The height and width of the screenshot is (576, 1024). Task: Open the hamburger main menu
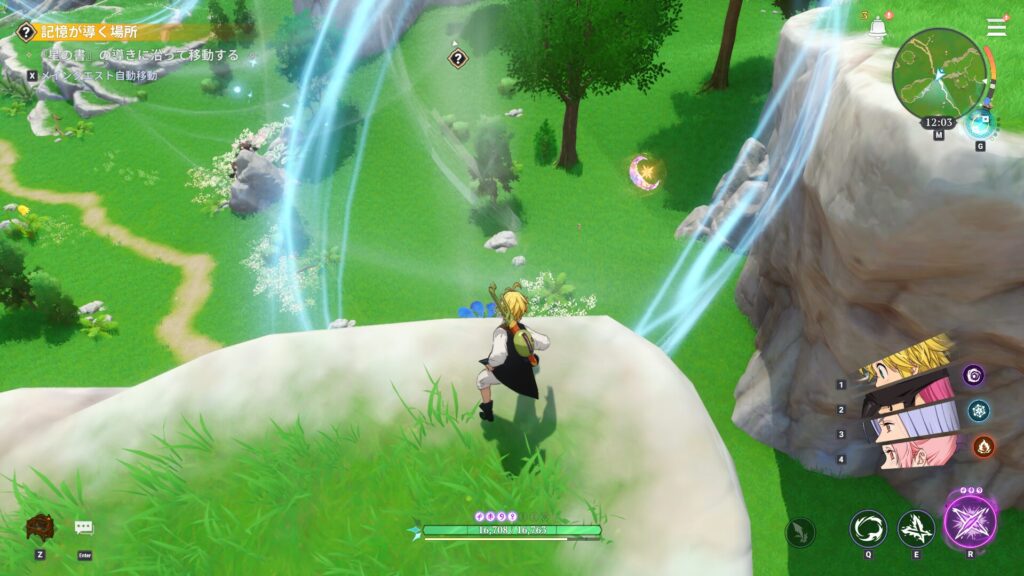click(x=996, y=28)
